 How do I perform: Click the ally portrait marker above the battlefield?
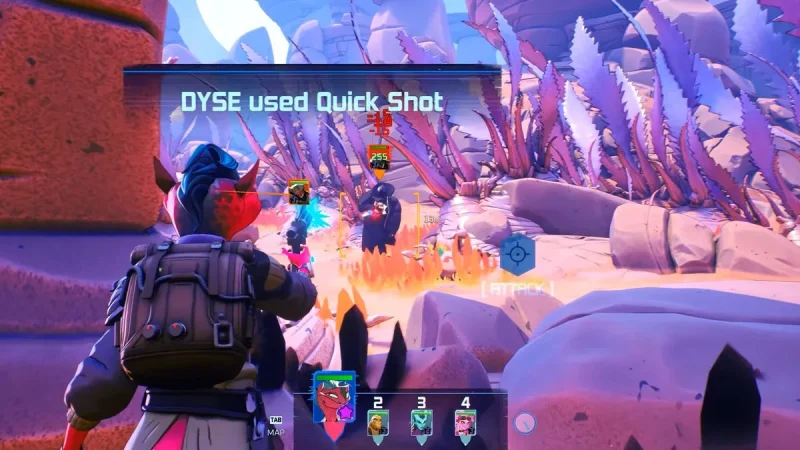[298, 191]
